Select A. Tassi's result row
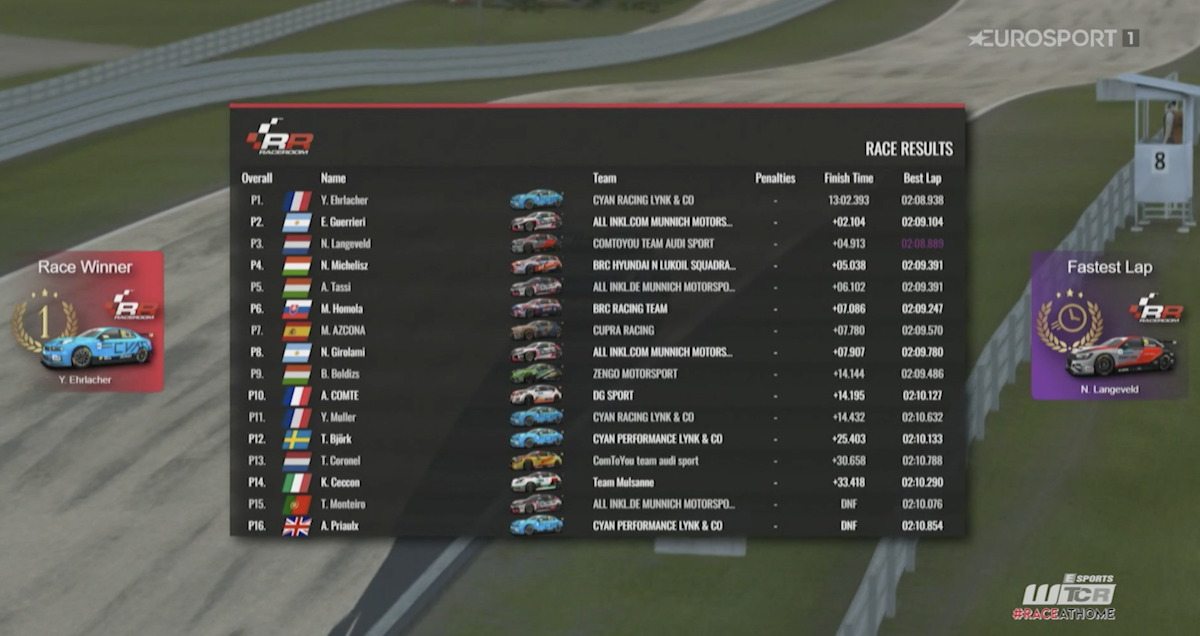This screenshot has height=636, width=1200. pos(597,287)
